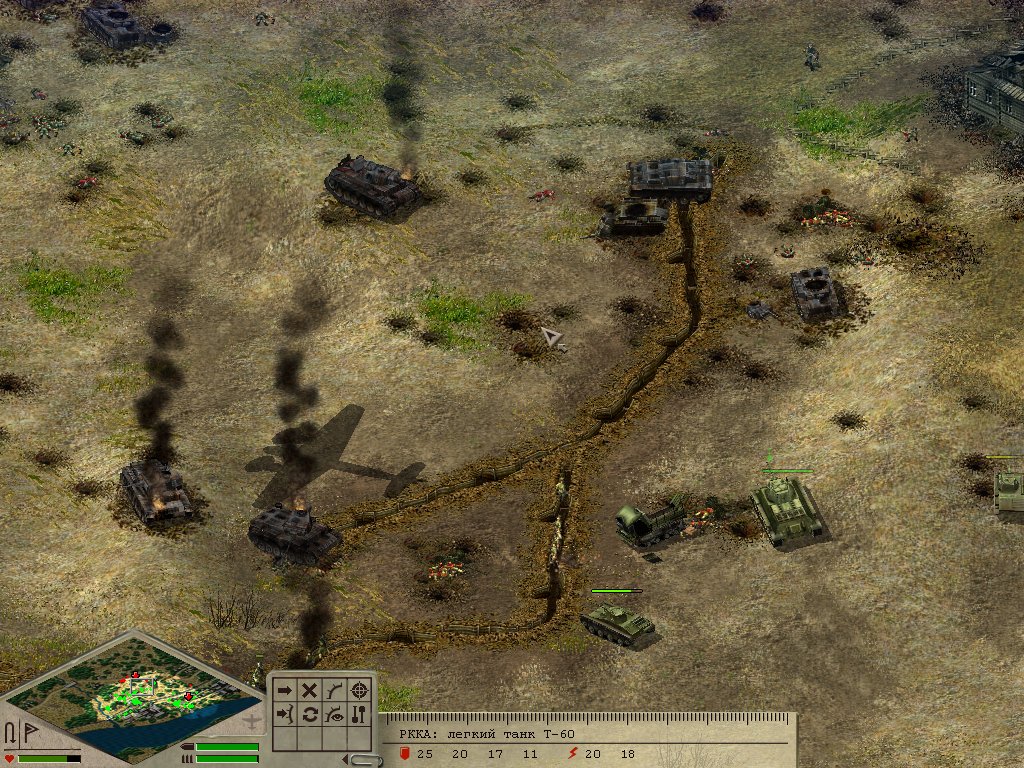Image resolution: width=1024 pixels, height=768 pixels.
Task: Choose the arrow-into-bracket command
Action: (x=285, y=714)
